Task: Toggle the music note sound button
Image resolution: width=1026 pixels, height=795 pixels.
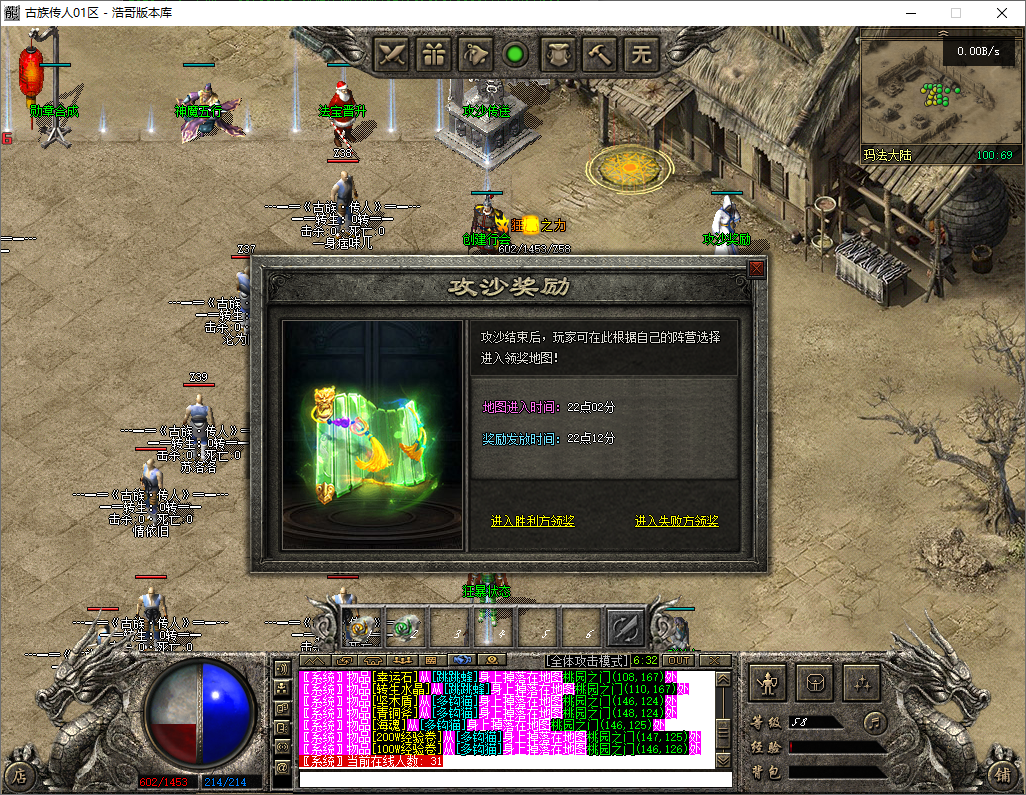Action: [x=875, y=720]
